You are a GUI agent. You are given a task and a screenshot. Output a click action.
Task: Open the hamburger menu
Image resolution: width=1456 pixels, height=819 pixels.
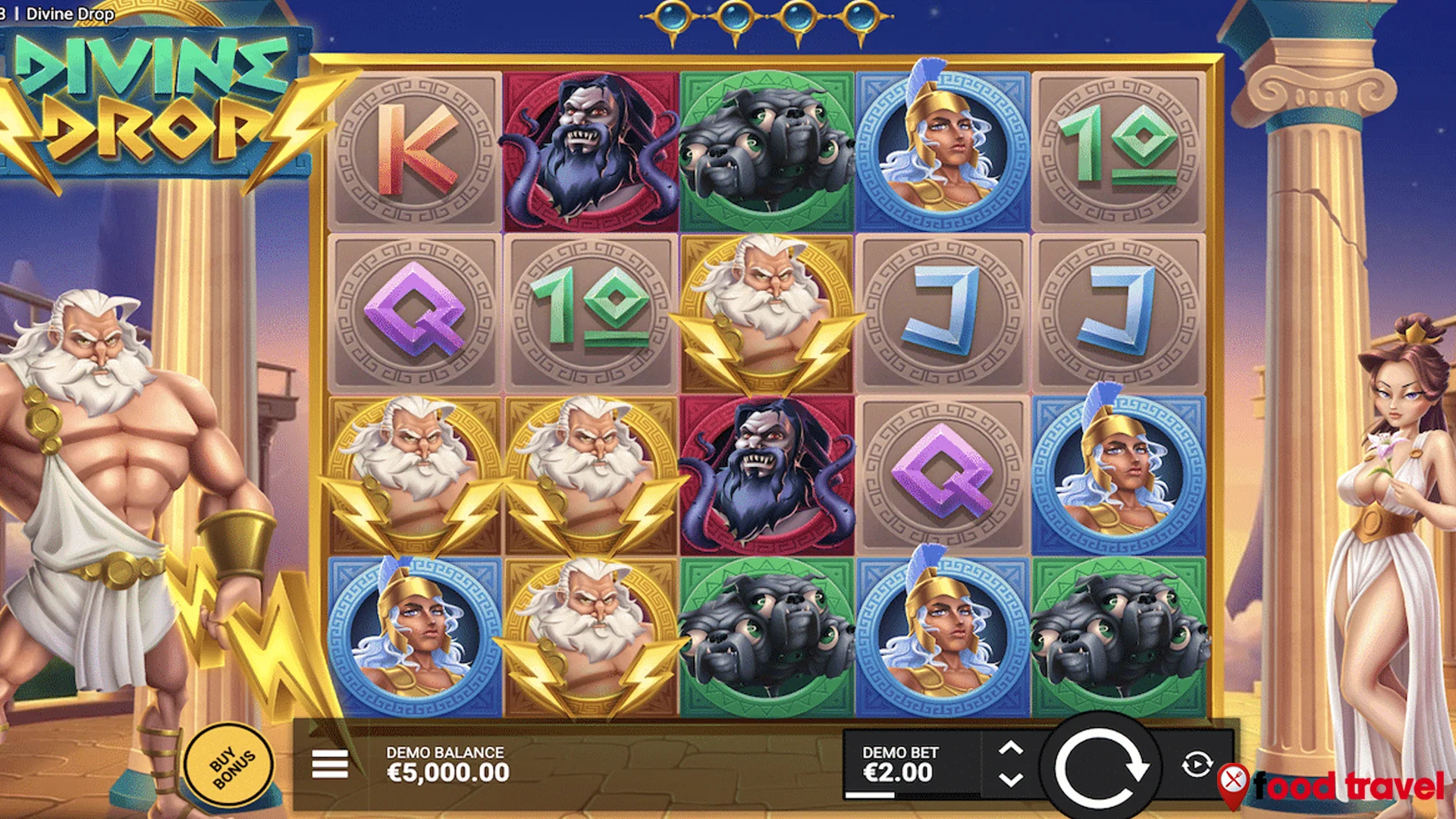point(329,762)
